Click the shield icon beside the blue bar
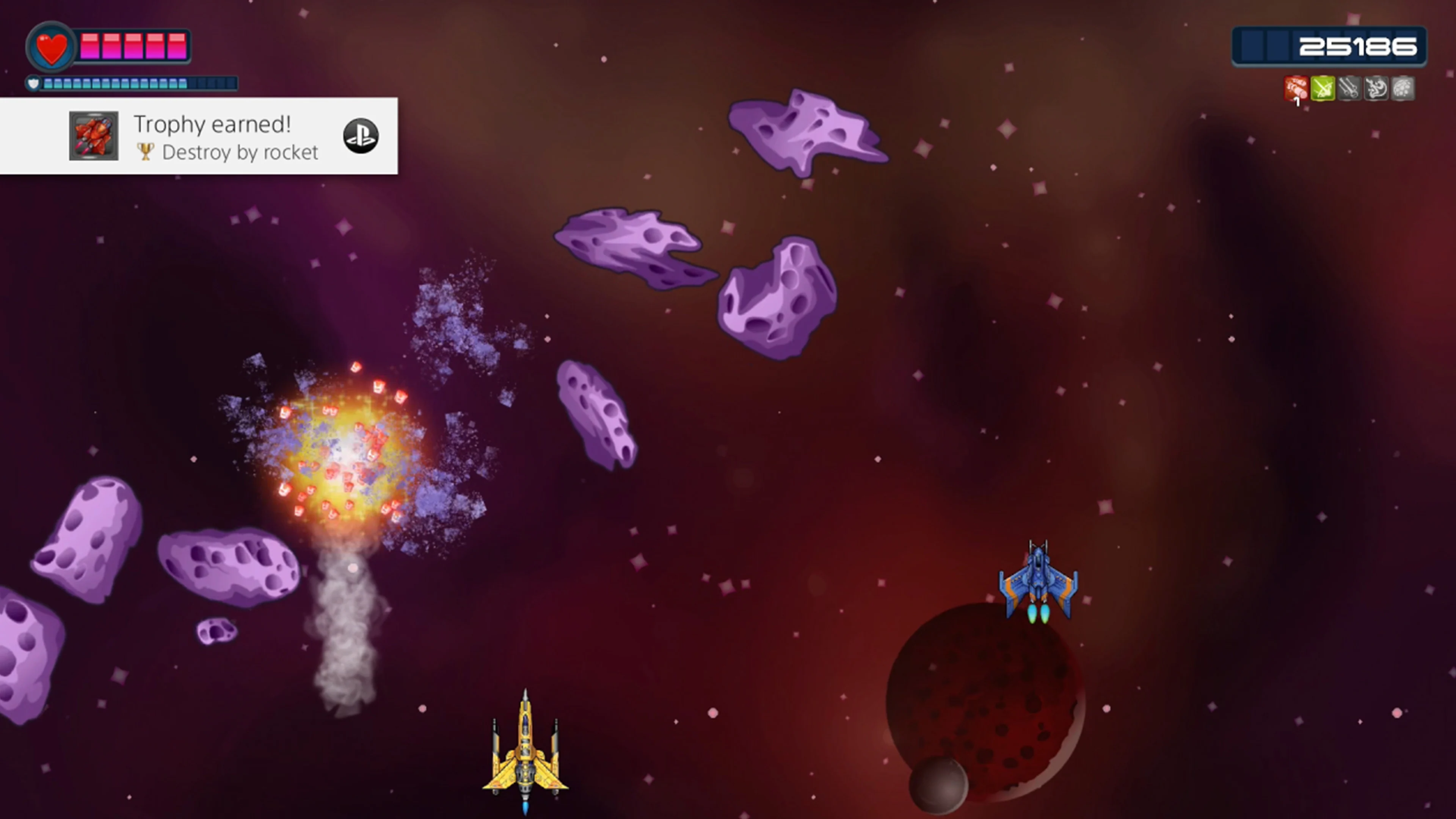Screen dimensions: 1456x819 click(33, 83)
